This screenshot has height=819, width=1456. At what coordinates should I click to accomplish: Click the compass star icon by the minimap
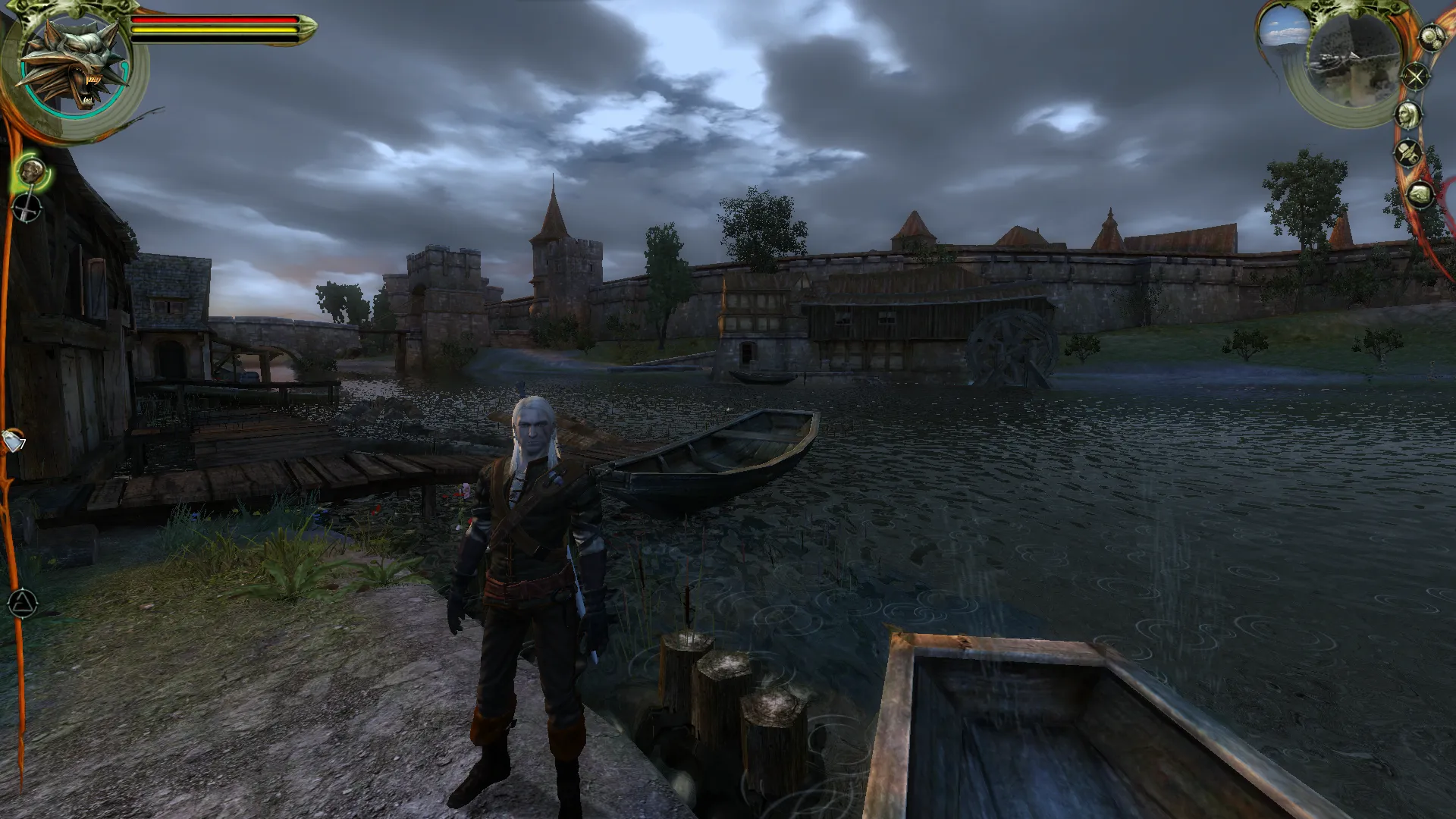click(1415, 77)
